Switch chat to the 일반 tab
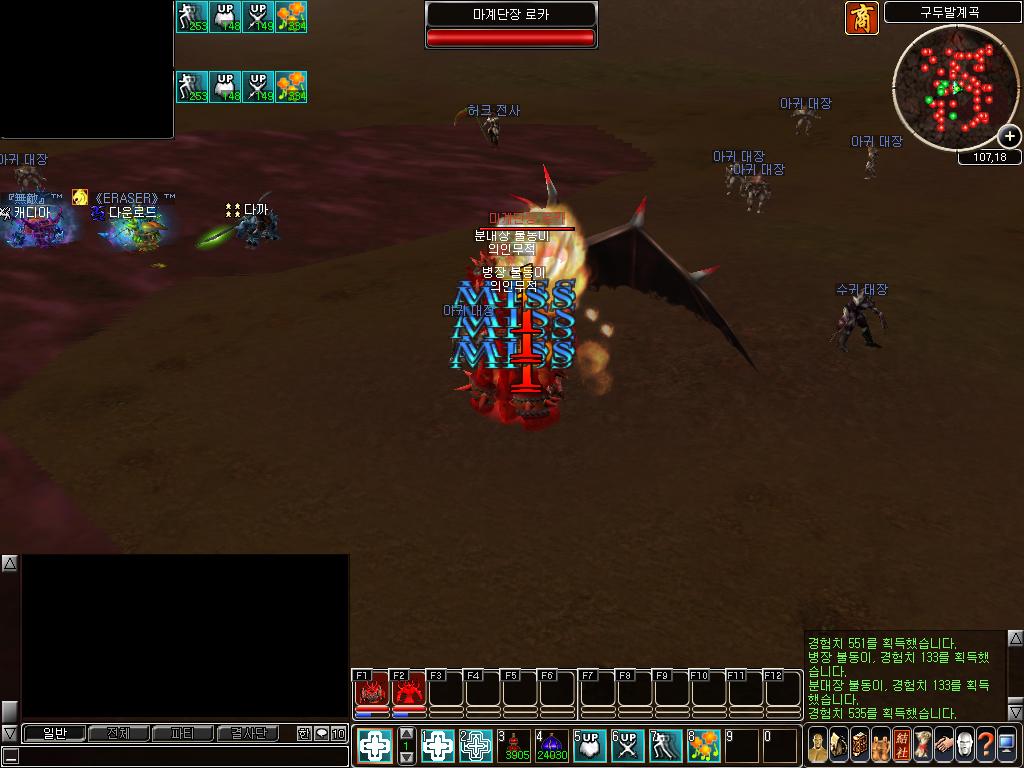 pos(53,733)
